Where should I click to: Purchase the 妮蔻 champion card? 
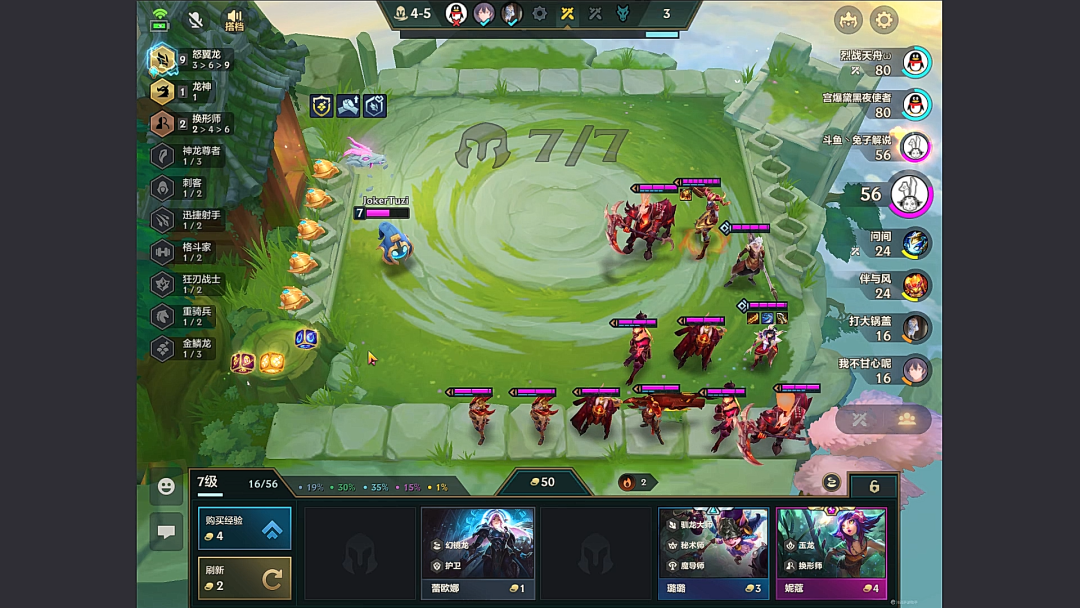click(x=831, y=551)
